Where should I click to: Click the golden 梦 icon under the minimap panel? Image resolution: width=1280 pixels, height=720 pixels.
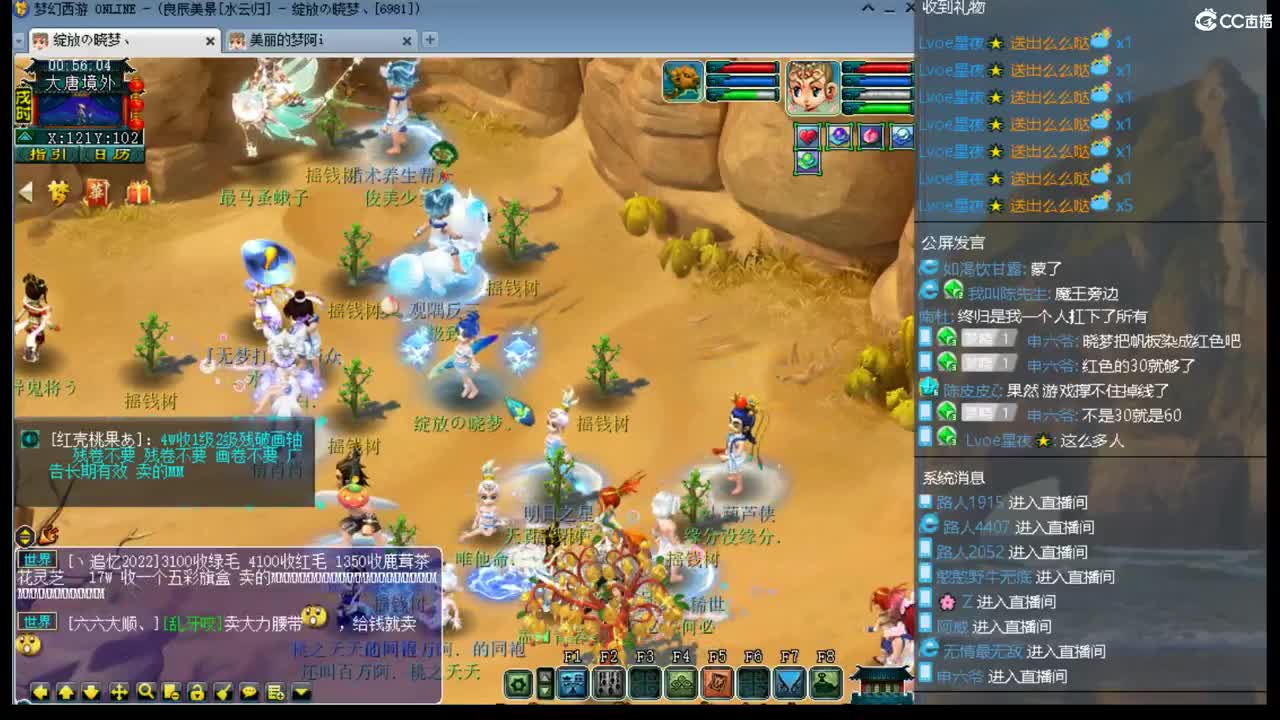[58, 190]
